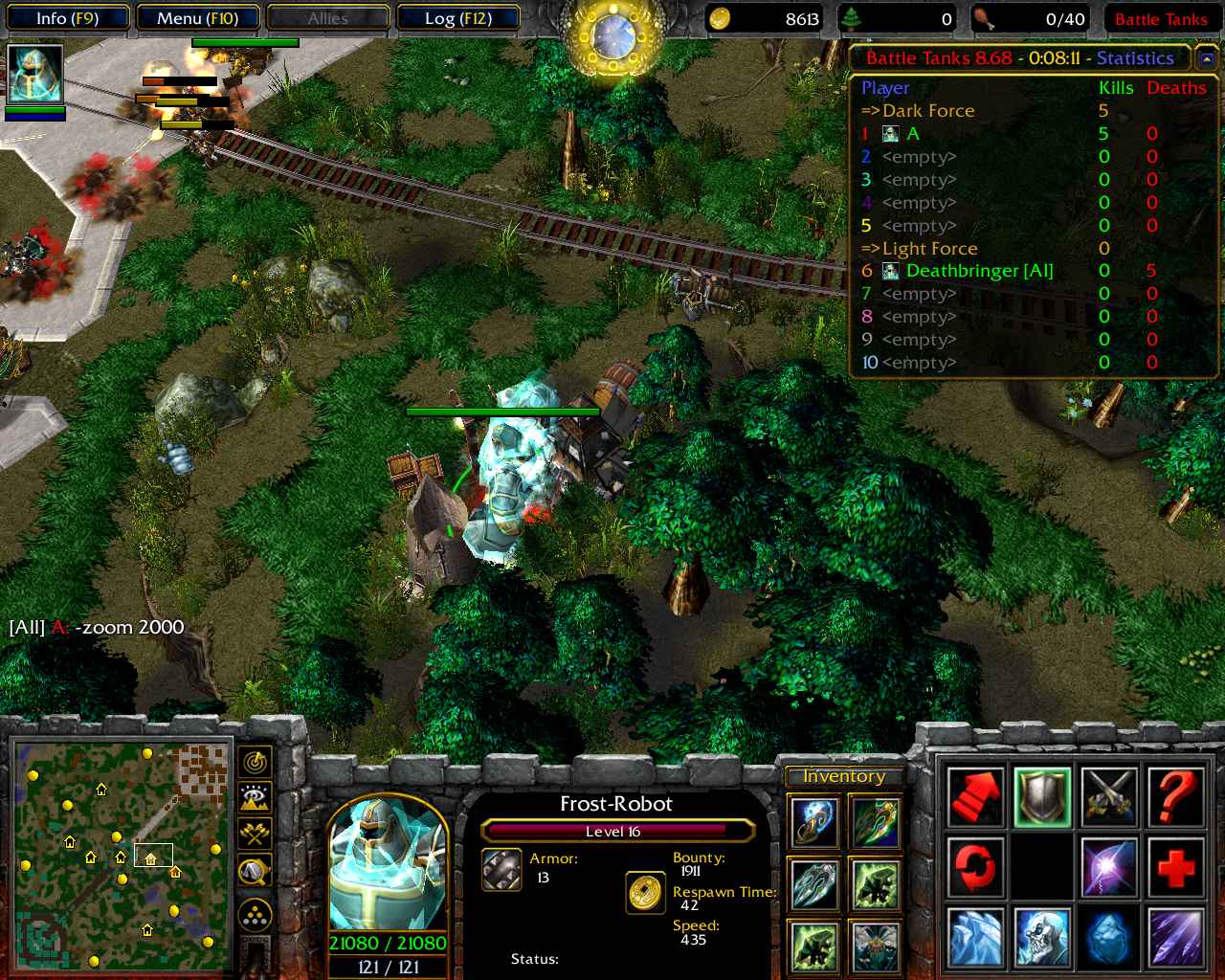Select the silver claw inventory item
The width and height of the screenshot is (1225, 980).
click(x=814, y=883)
